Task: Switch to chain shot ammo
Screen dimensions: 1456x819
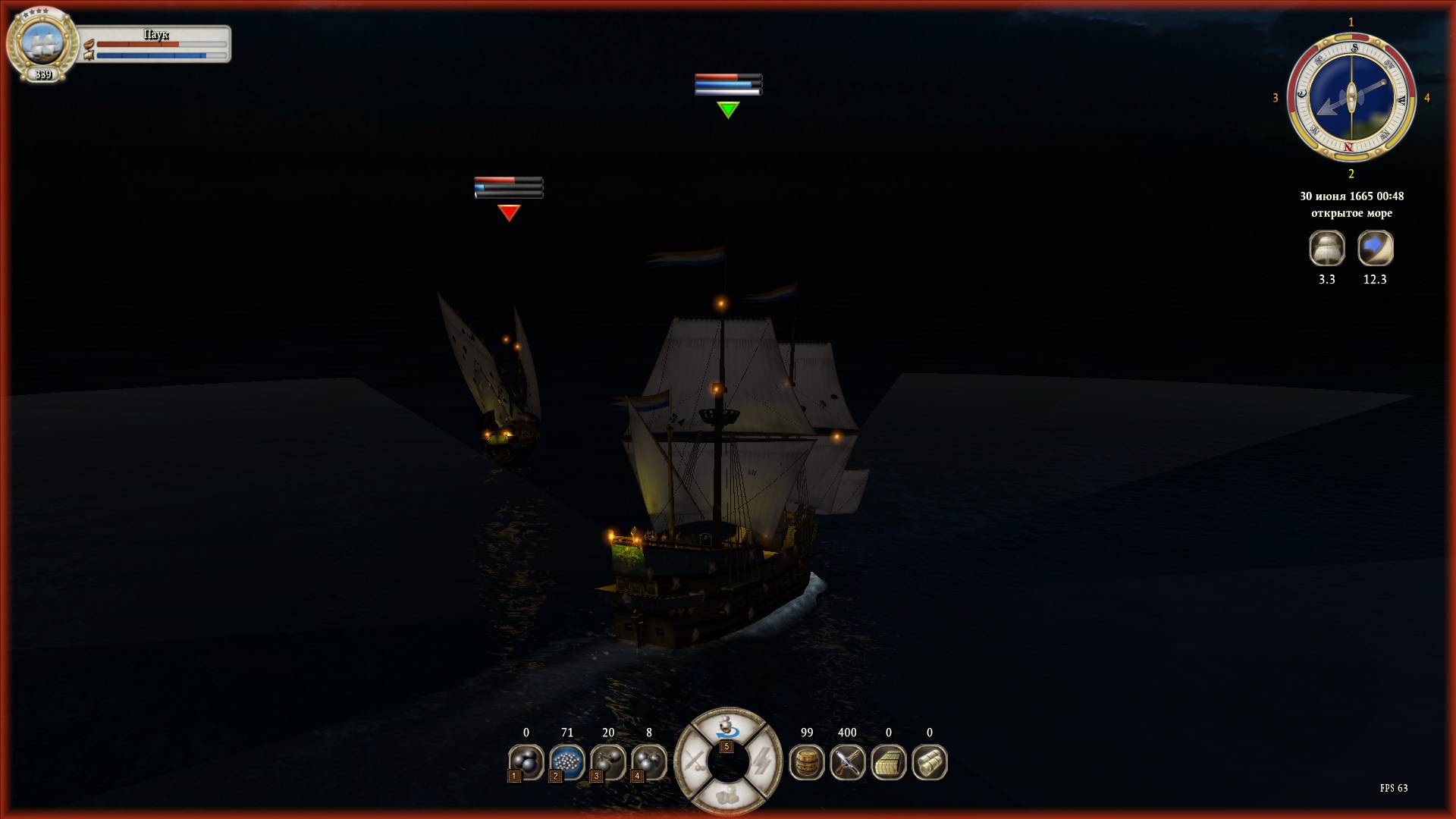Action: coord(607,761)
